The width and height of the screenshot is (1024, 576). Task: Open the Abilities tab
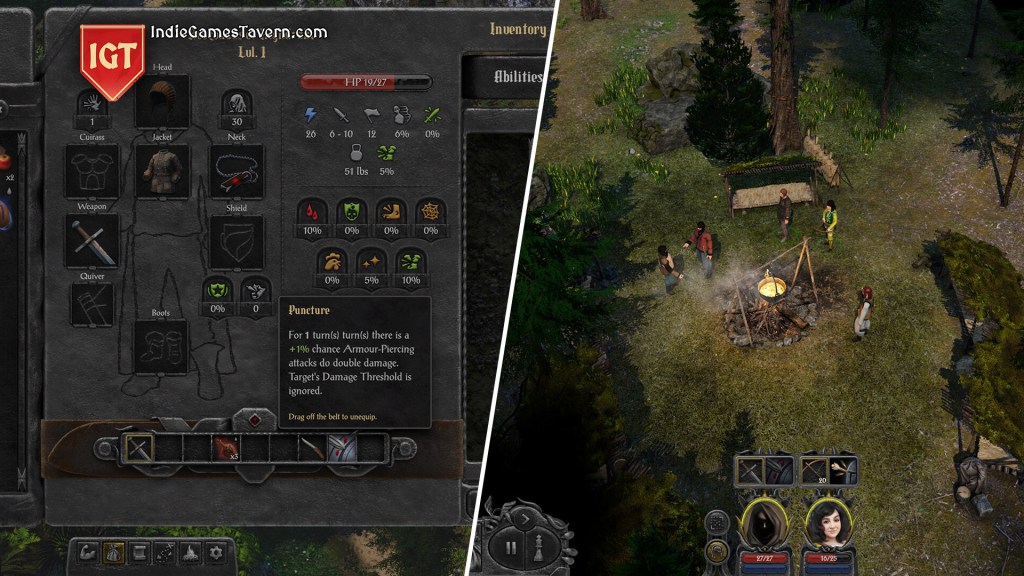click(x=517, y=77)
